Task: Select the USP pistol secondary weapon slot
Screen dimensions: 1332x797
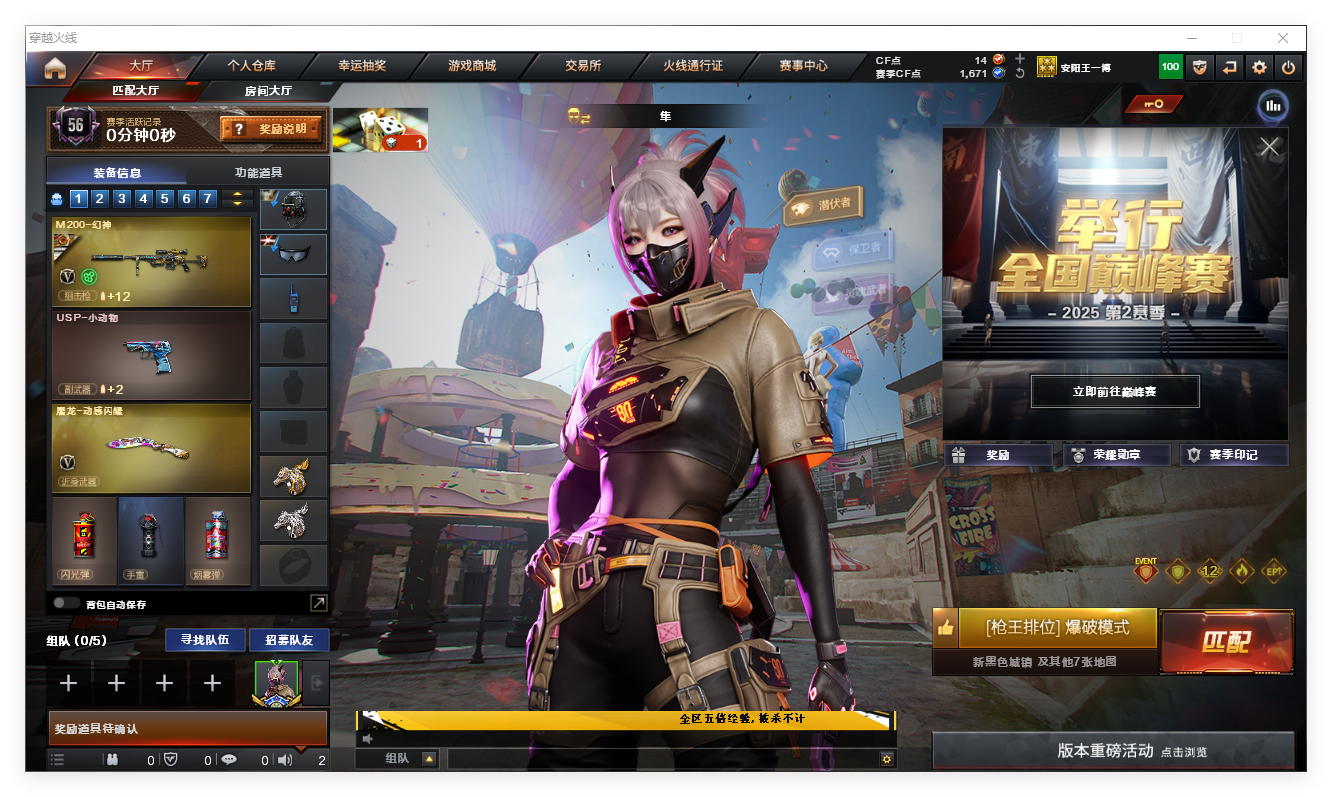Action: click(151, 355)
